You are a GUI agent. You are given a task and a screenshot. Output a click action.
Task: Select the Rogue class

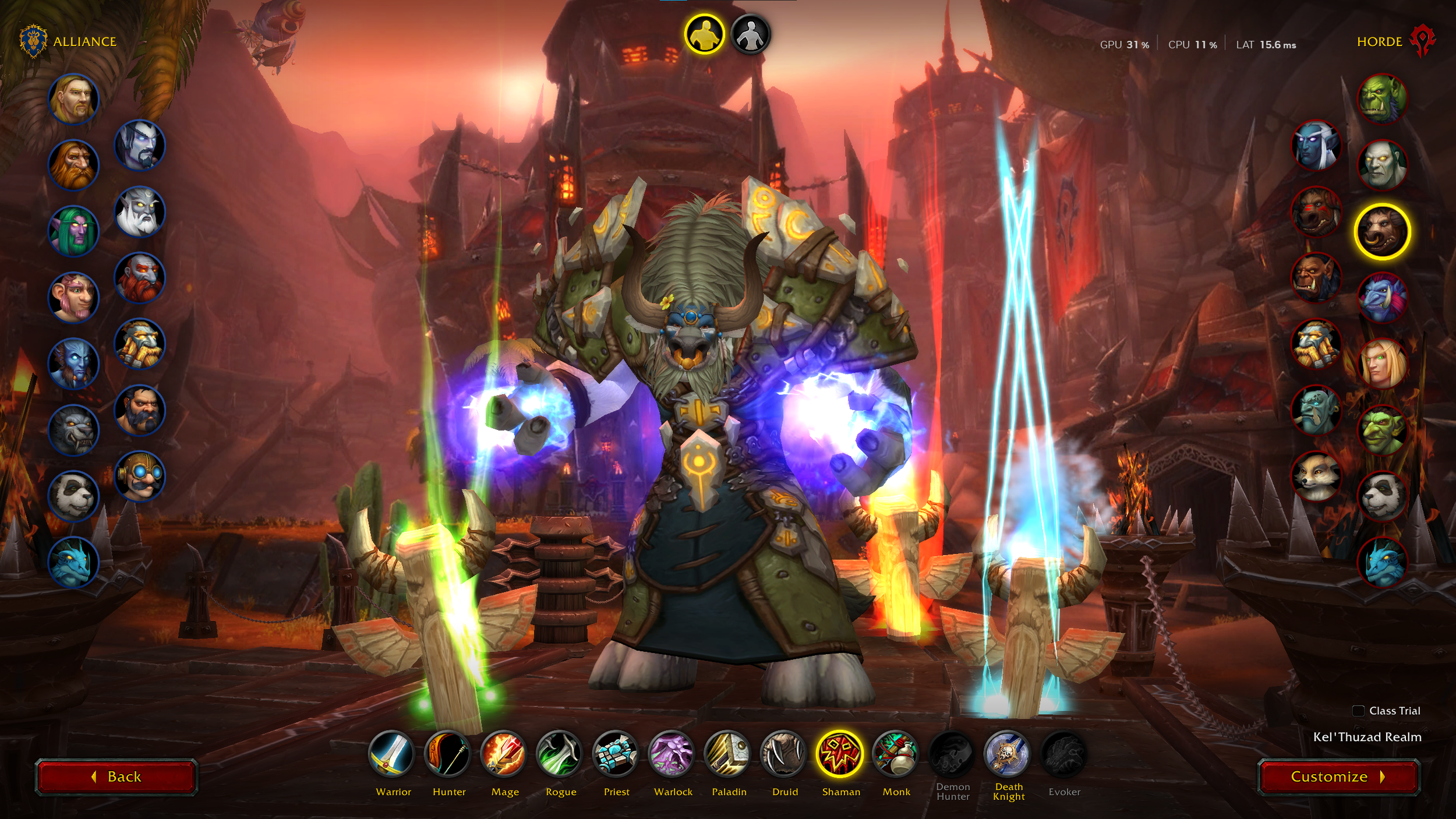click(560, 754)
